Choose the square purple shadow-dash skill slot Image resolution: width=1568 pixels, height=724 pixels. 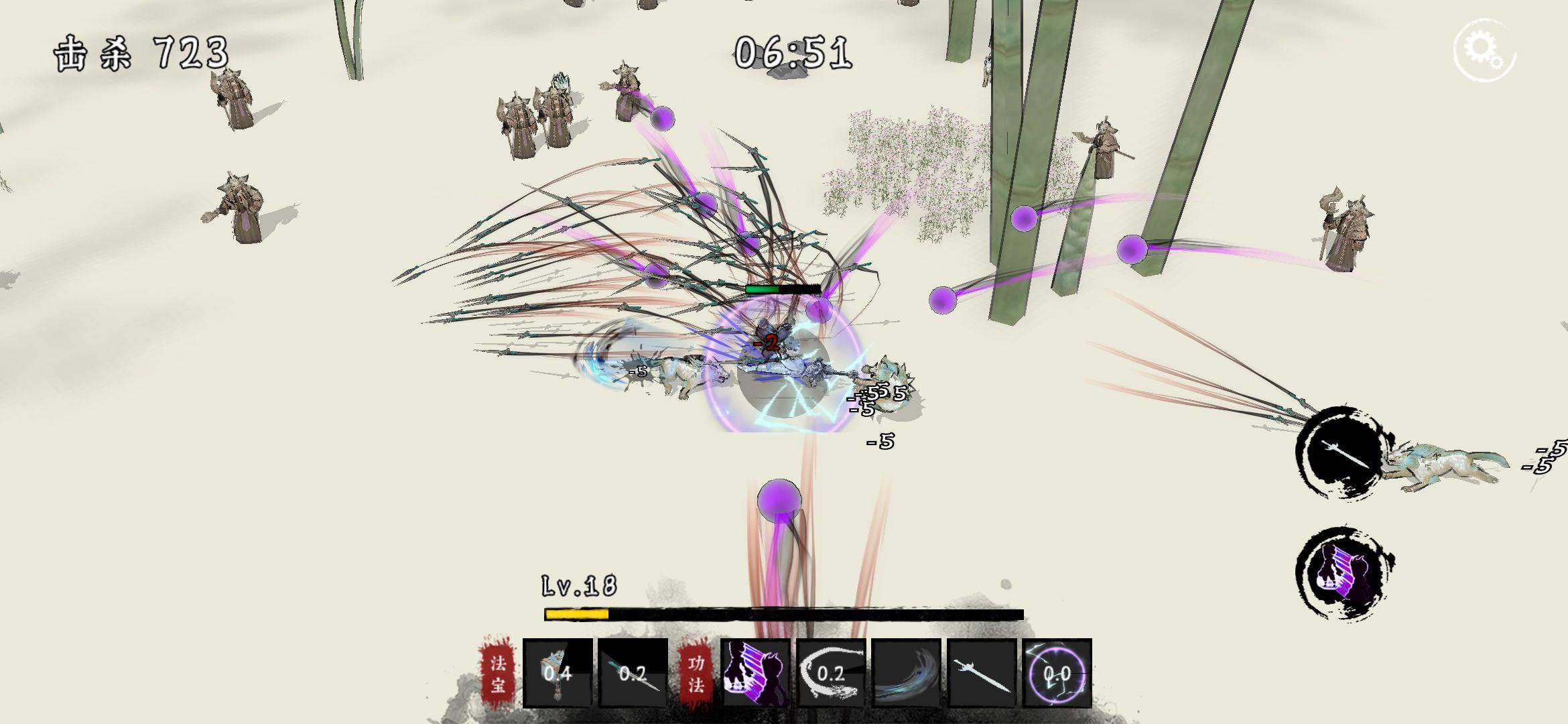point(755,672)
